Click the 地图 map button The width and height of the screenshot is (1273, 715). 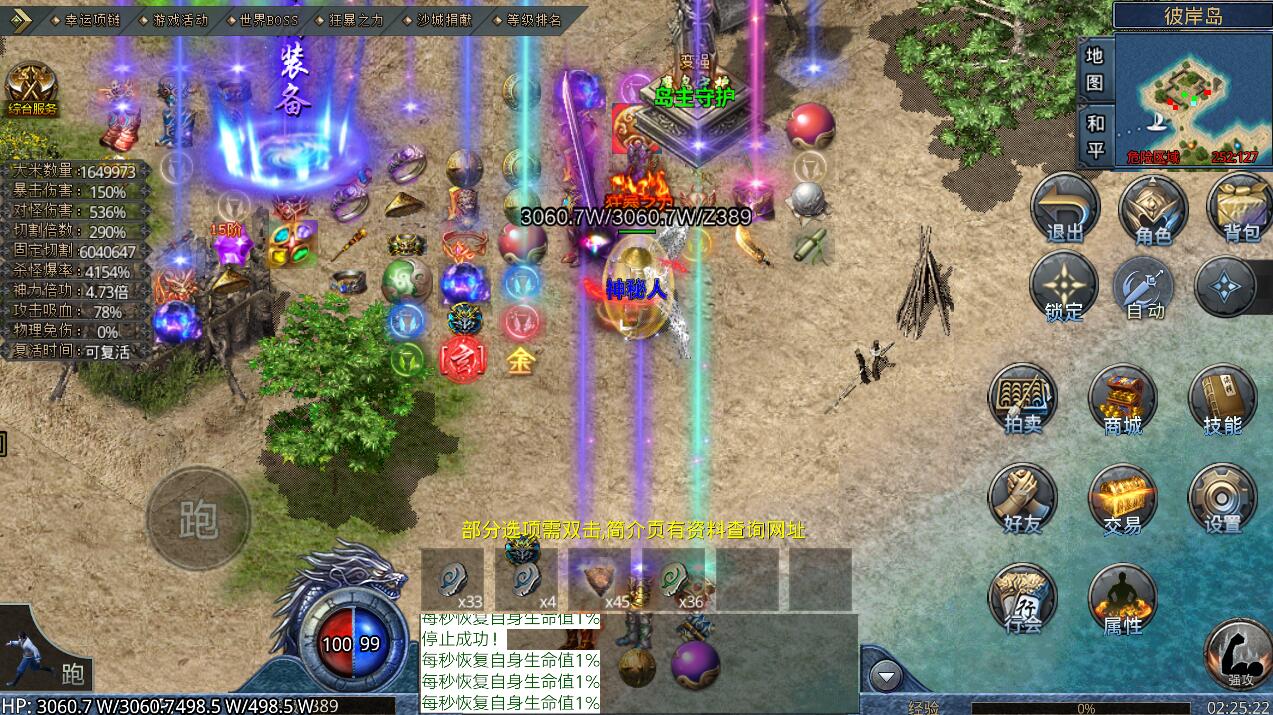[1095, 68]
